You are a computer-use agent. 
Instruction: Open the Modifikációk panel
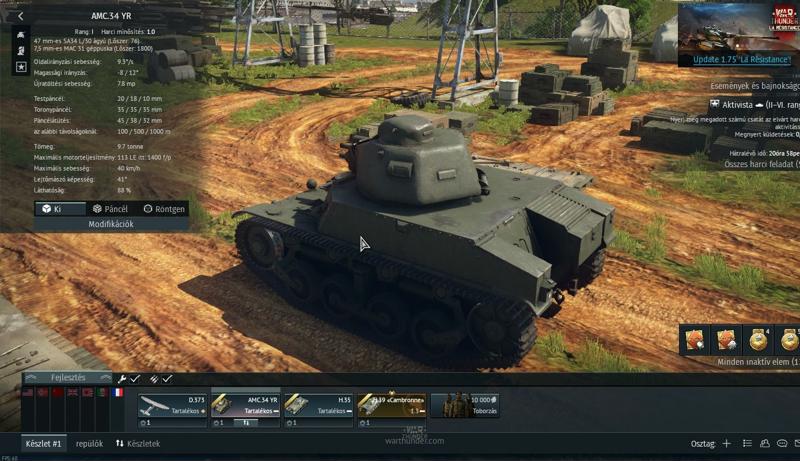[x=98, y=224]
